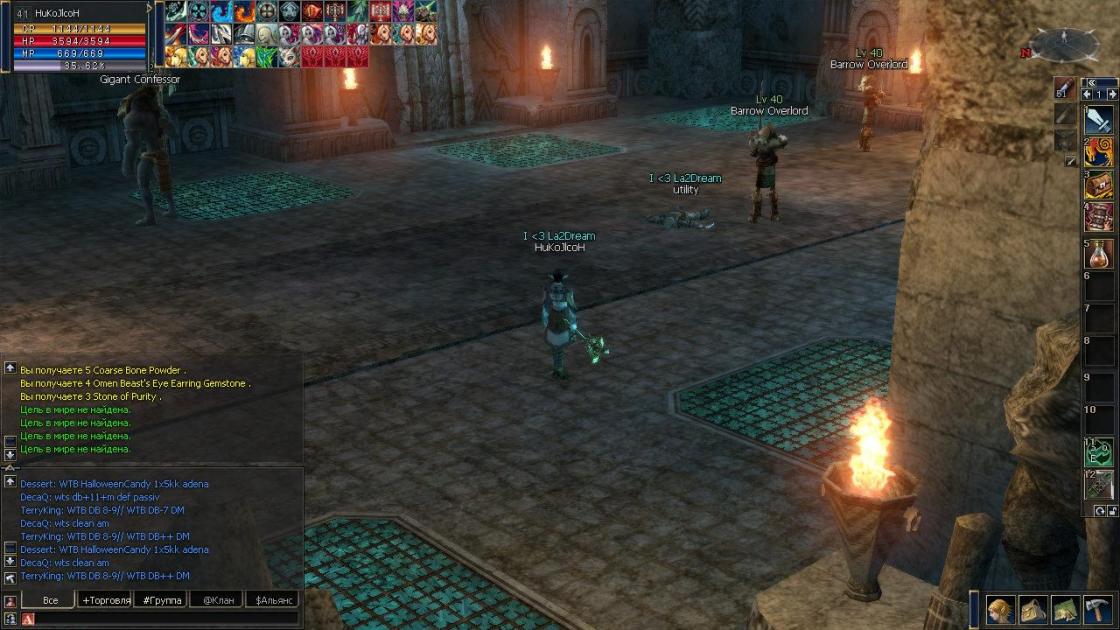
Task: Use the red potion in slot 5
Action: tap(1099, 252)
